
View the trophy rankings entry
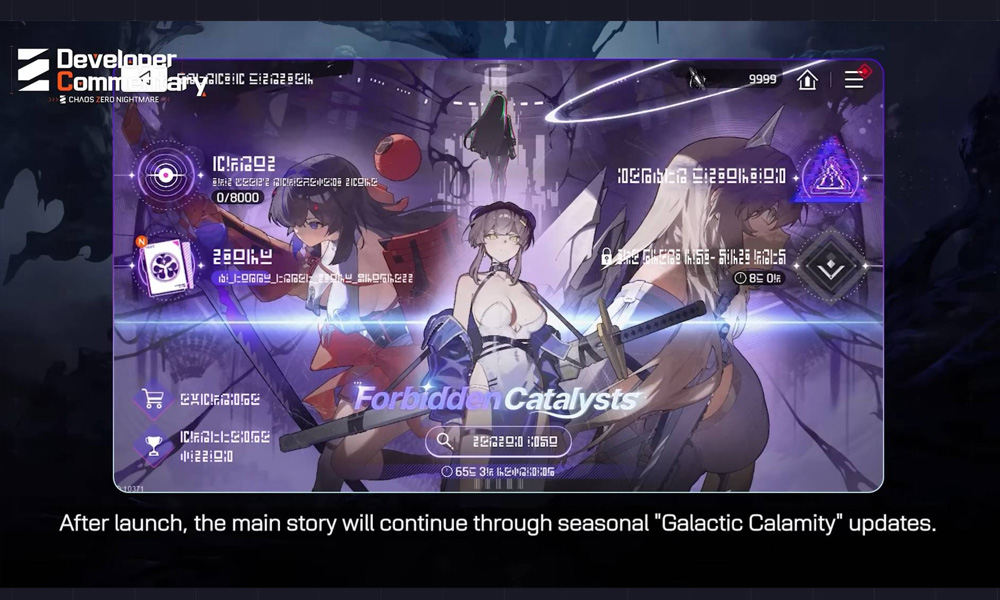[x=154, y=446]
